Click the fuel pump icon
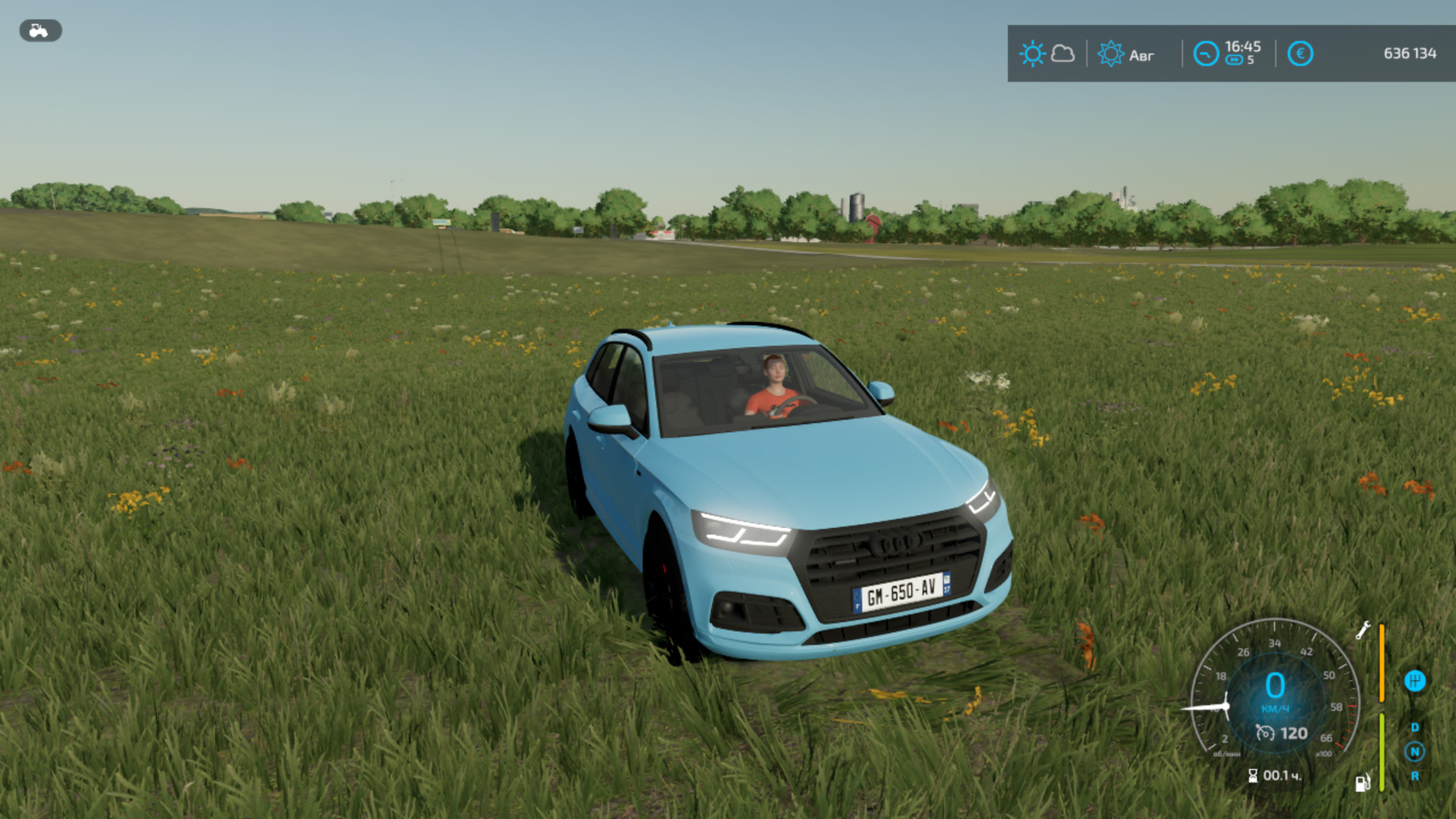 (x=1363, y=782)
